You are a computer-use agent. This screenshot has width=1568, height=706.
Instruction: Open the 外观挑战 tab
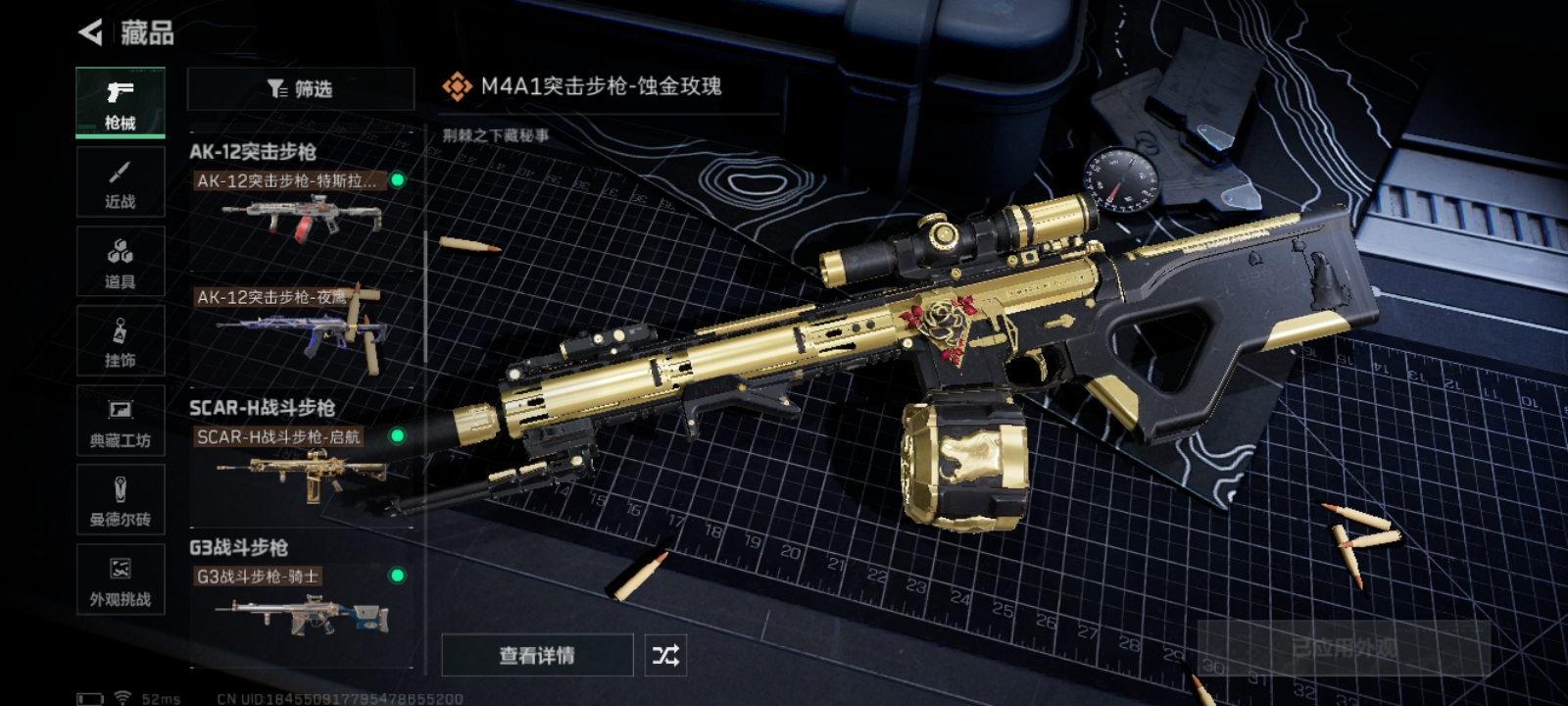pos(121,580)
